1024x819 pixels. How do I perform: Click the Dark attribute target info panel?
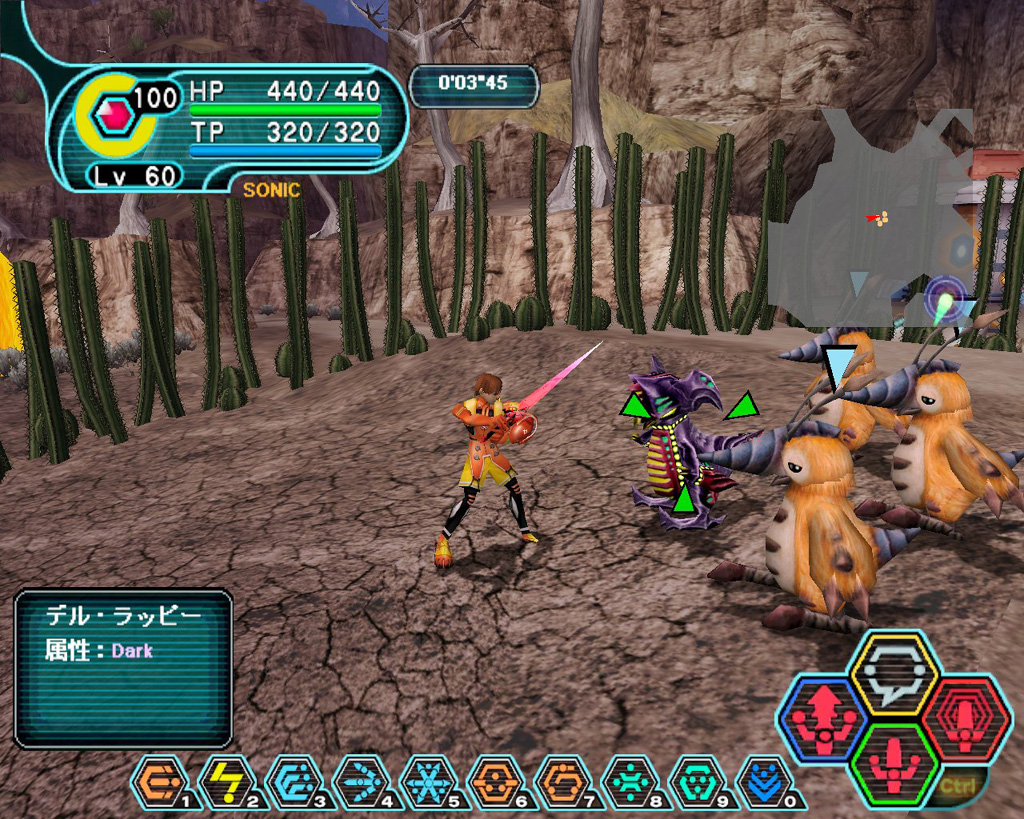[123, 668]
